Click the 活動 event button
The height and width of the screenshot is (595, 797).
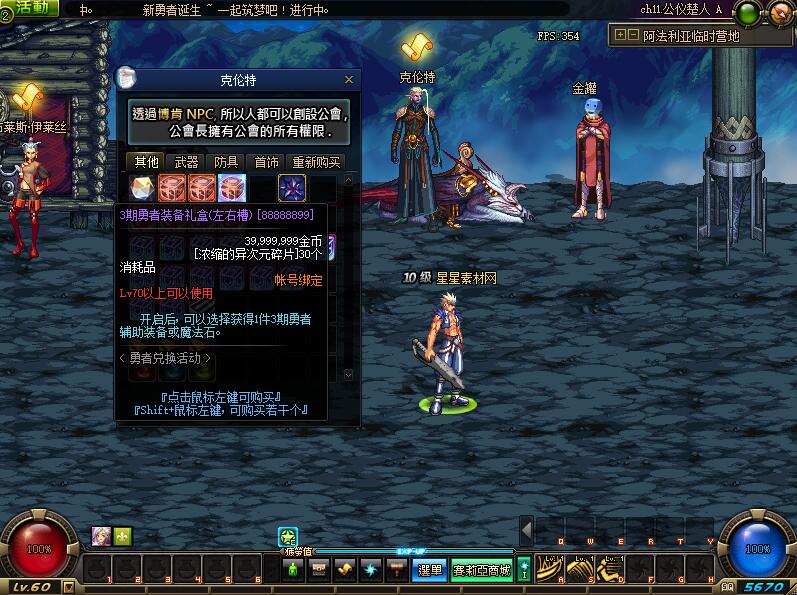(33, 8)
